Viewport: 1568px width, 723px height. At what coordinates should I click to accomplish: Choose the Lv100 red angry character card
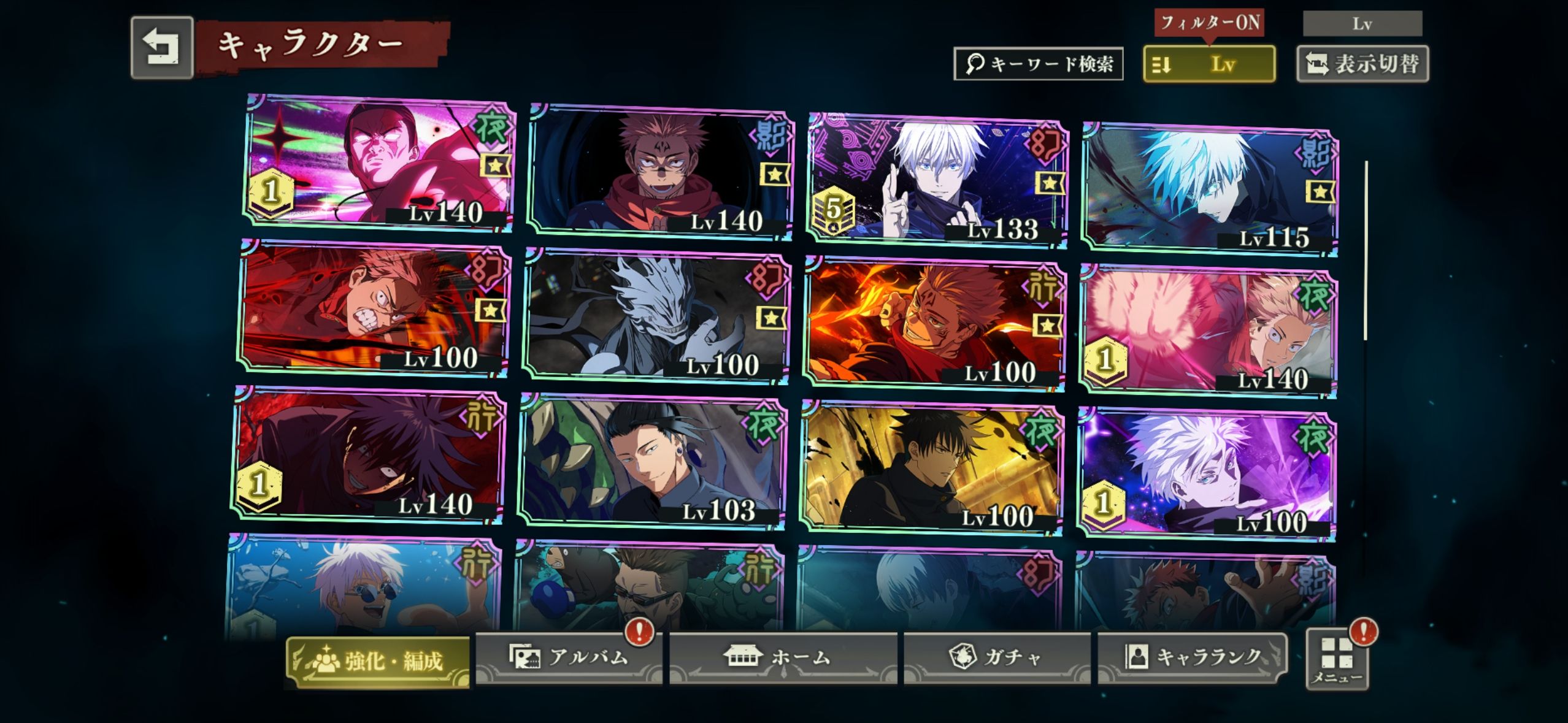point(374,308)
